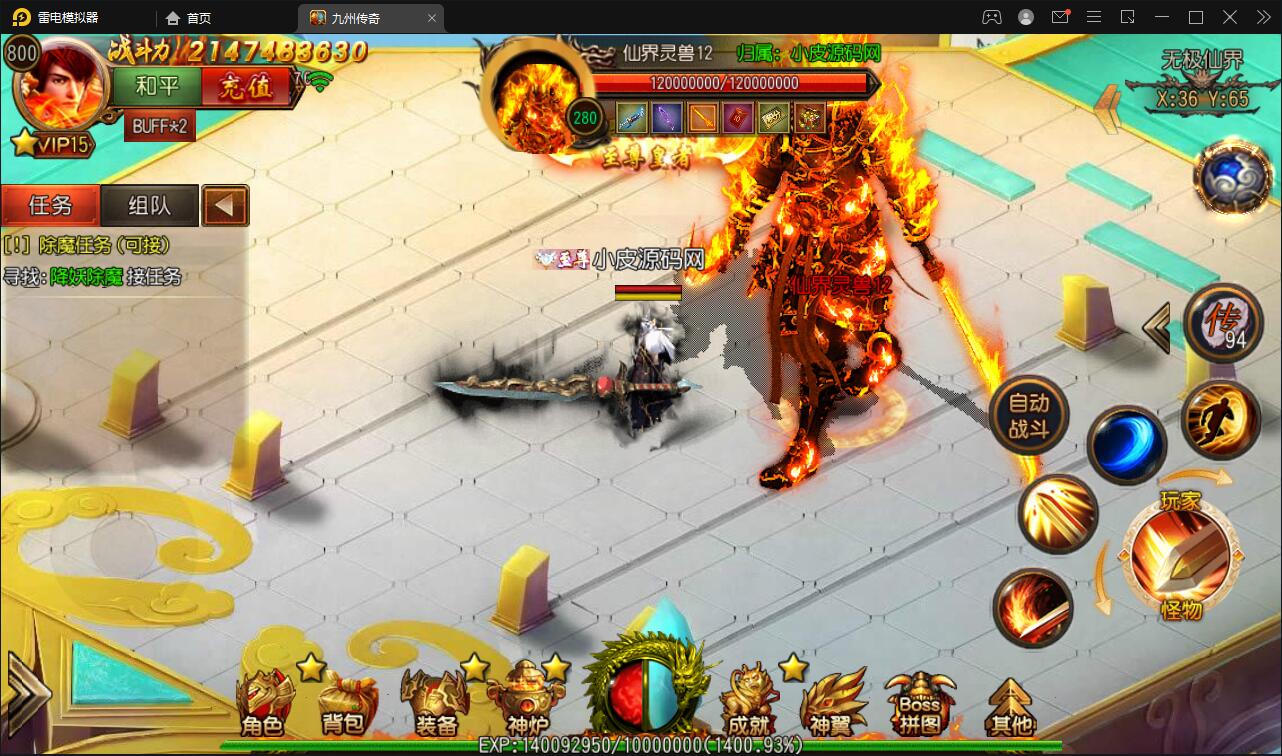This screenshot has height=756, width=1282.
Task: Open the Boss拼图 puzzle menu
Action: (x=919, y=702)
